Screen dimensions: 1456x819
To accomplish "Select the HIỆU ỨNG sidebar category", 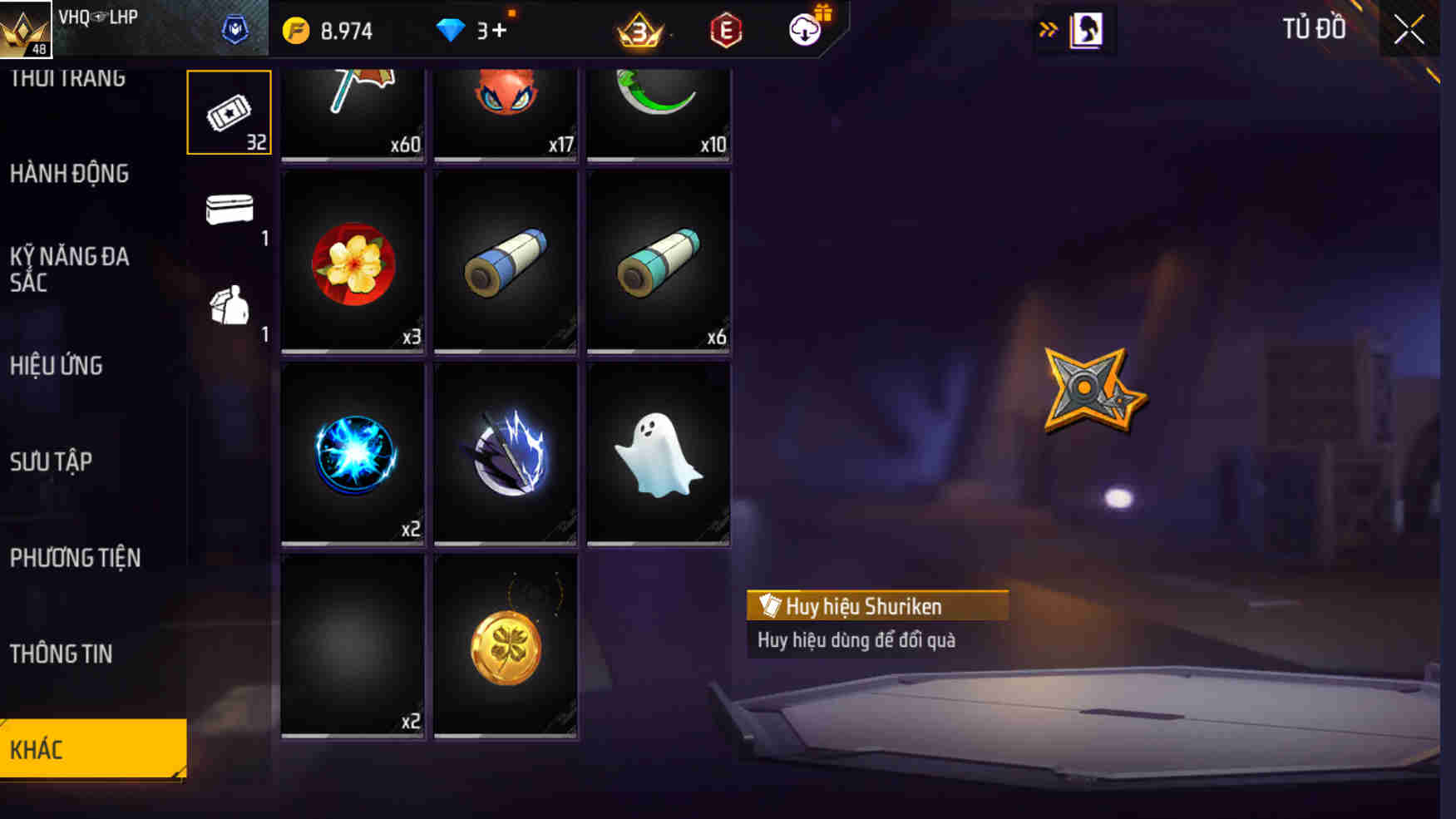I will (x=56, y=366).
